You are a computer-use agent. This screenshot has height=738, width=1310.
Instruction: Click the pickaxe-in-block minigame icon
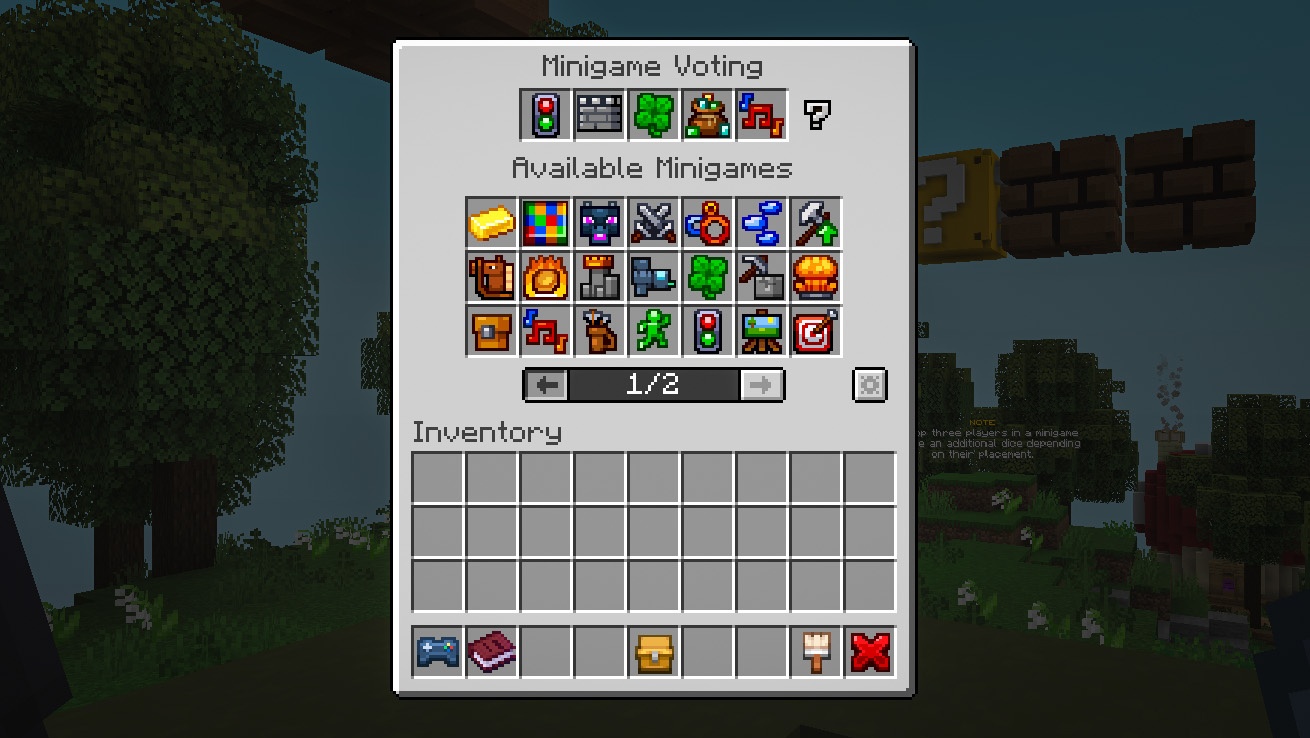point(762,278)
